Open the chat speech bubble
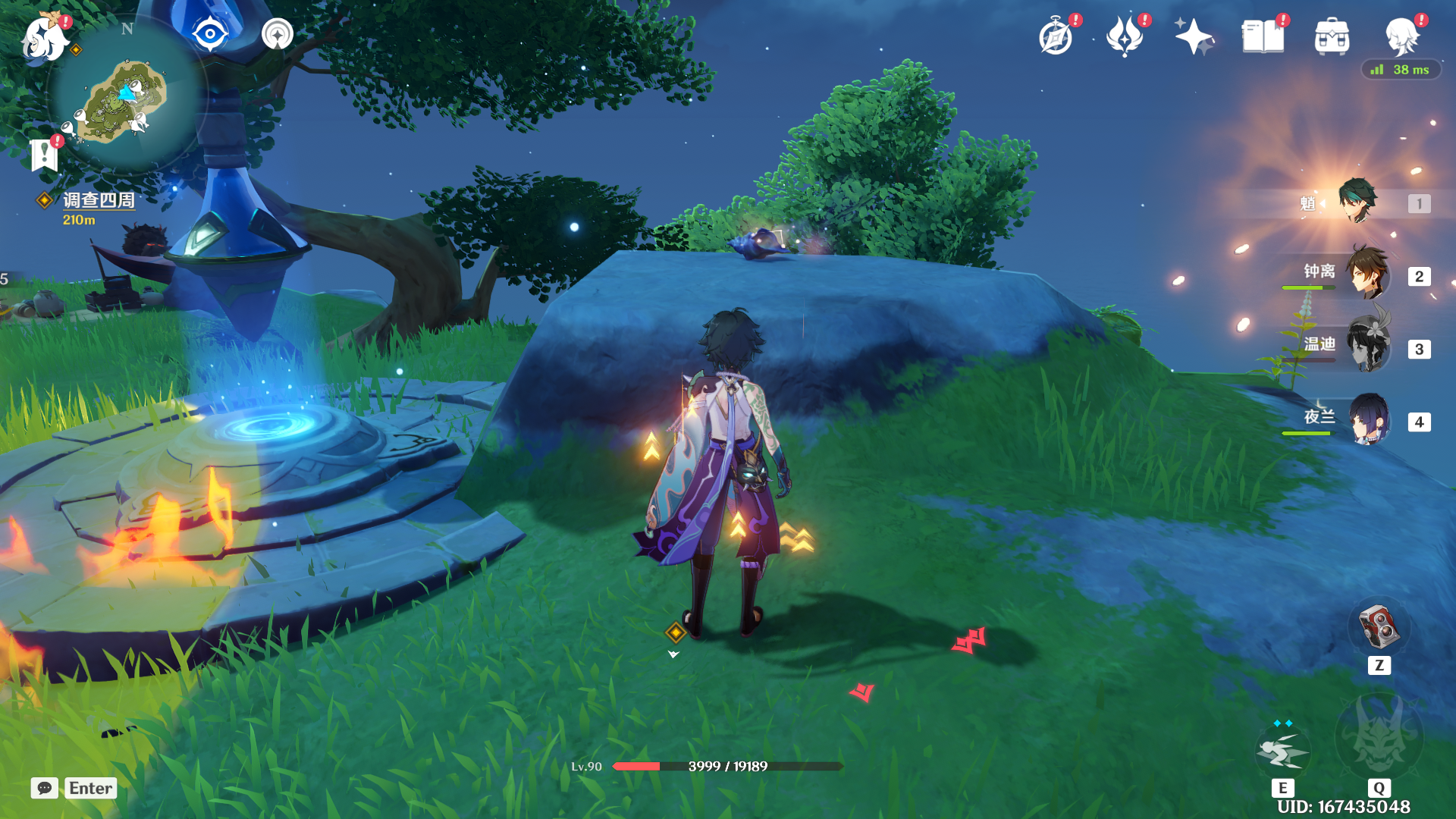The width and height of the screenshot is (1456, 819). coord(45,788)
